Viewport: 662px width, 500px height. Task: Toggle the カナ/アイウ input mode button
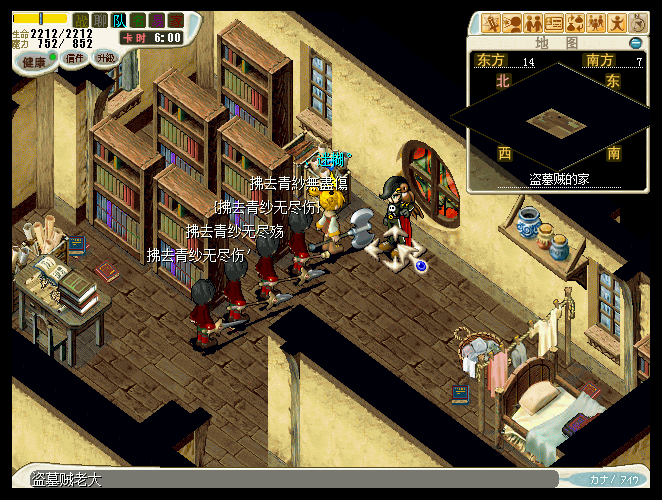614,479
